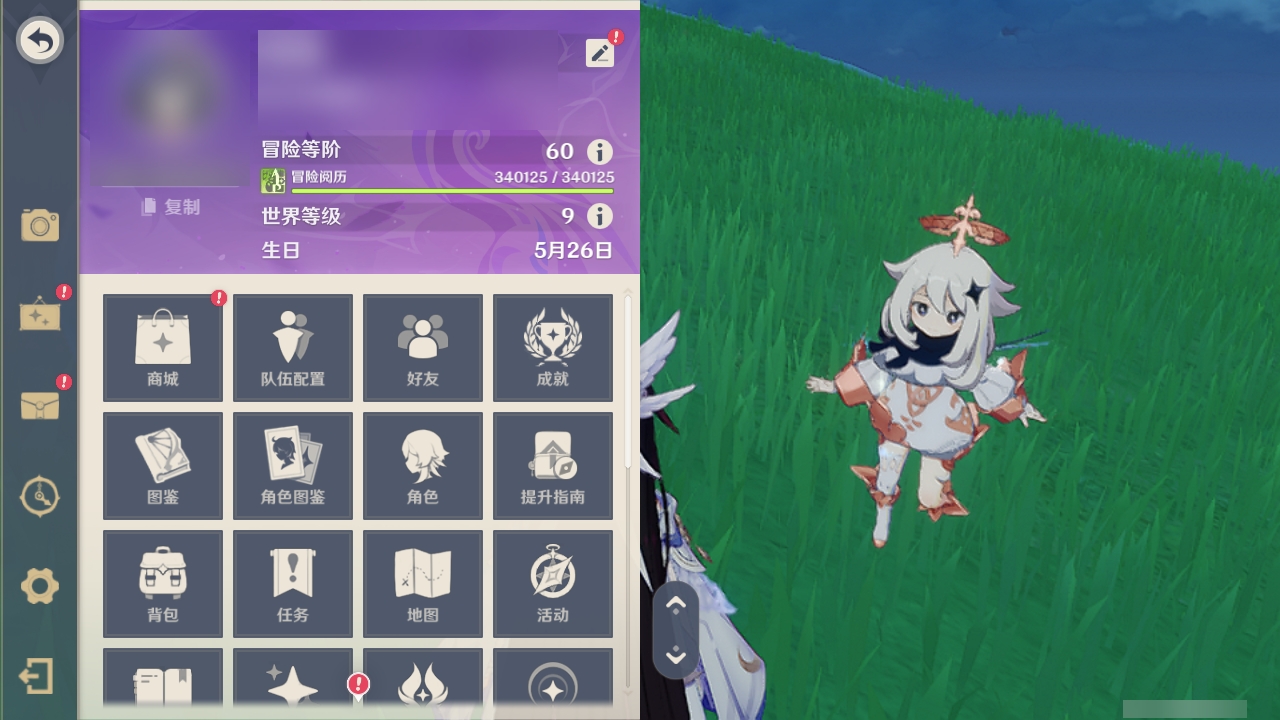Open the Events (活动) compass icon
This screenshot has height=720, width=1280.
[552, 584]
